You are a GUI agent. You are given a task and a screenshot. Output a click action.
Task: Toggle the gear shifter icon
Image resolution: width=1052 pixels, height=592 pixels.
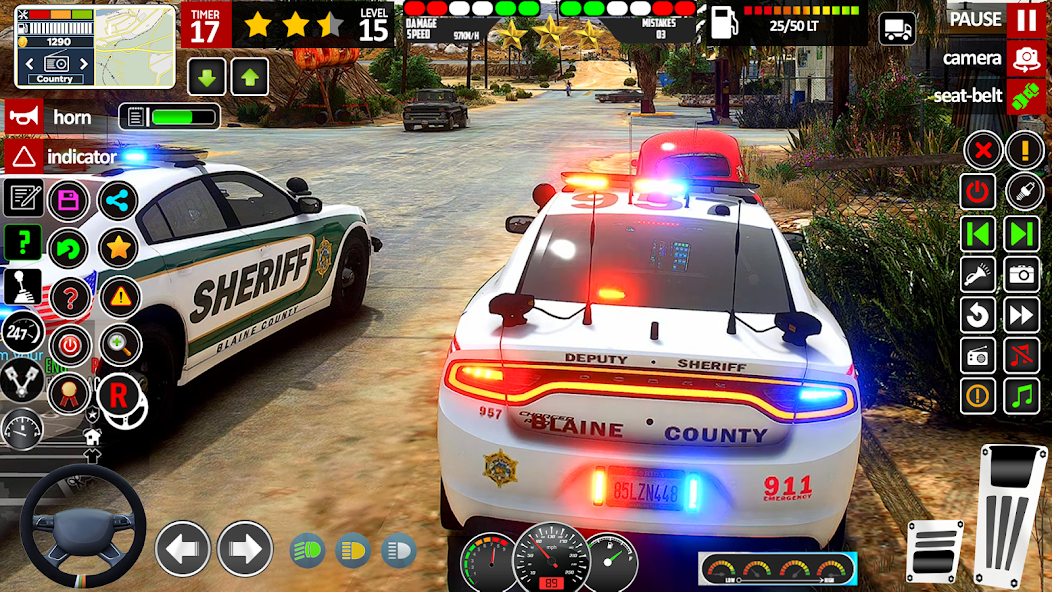[x=23, y=287]
